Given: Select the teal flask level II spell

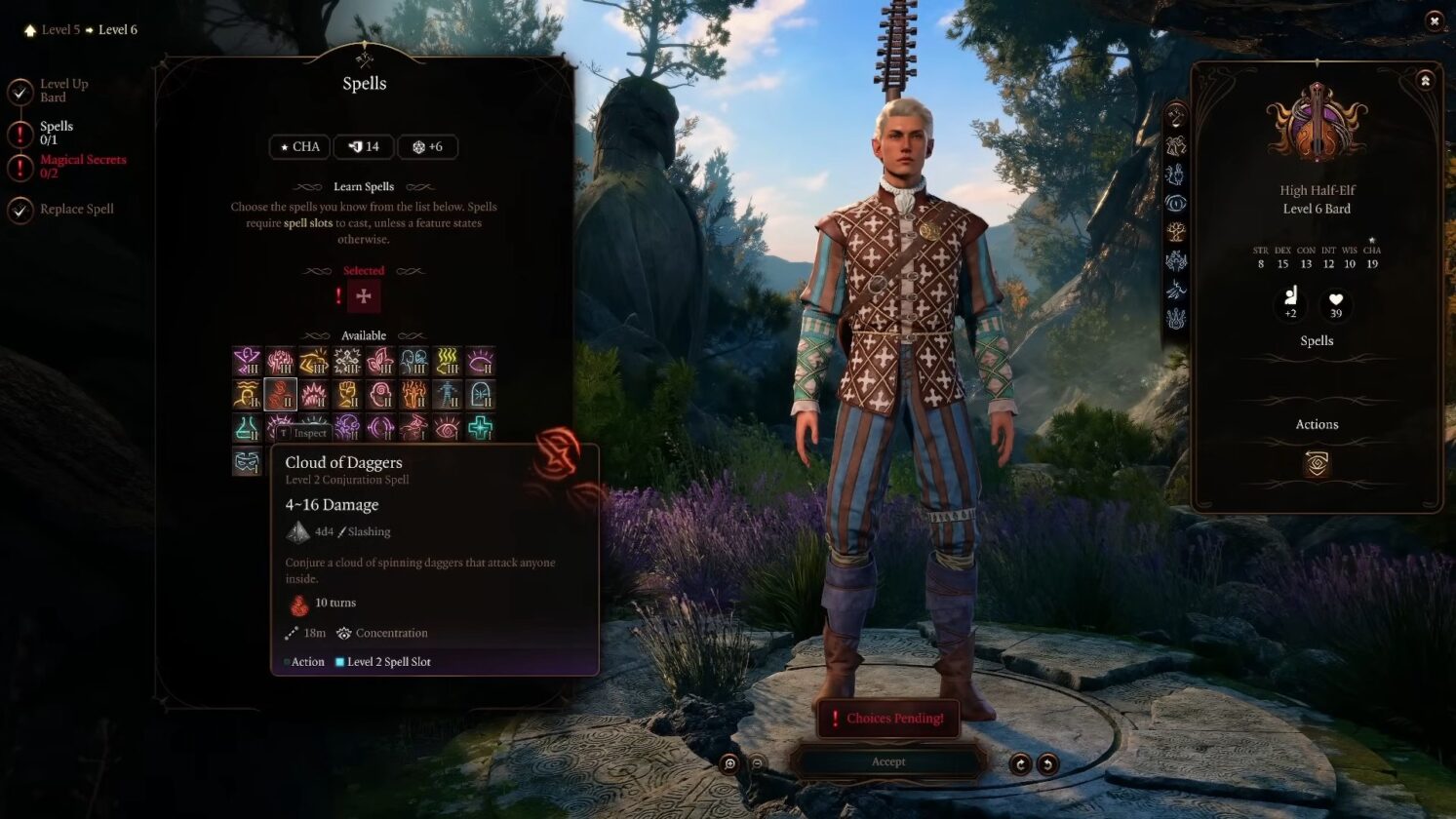Looking at the screenshot, I should pyautogui.click(x=247, y=427).
